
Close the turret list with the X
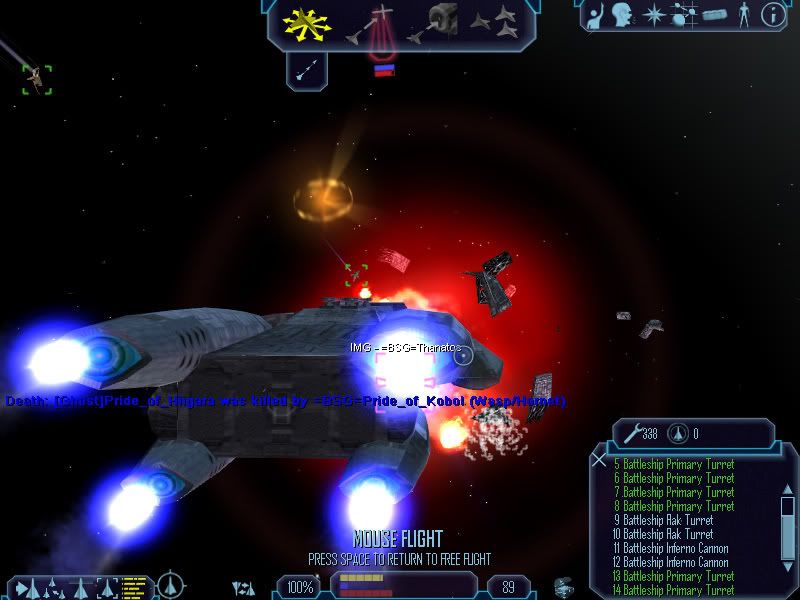tap(598, 460)
